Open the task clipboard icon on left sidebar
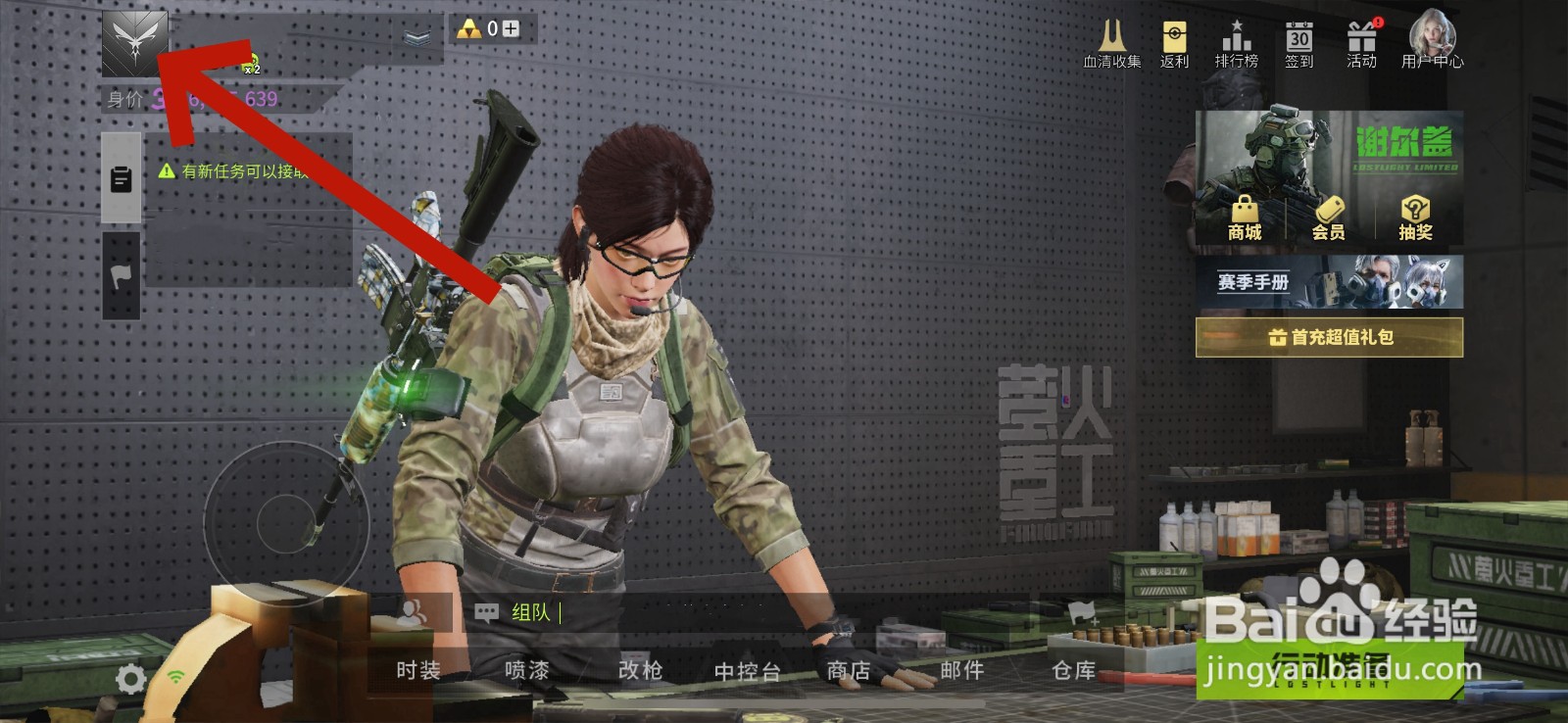Image resolution: width=1568 pixels, height=723 pixels. [121, 179]
